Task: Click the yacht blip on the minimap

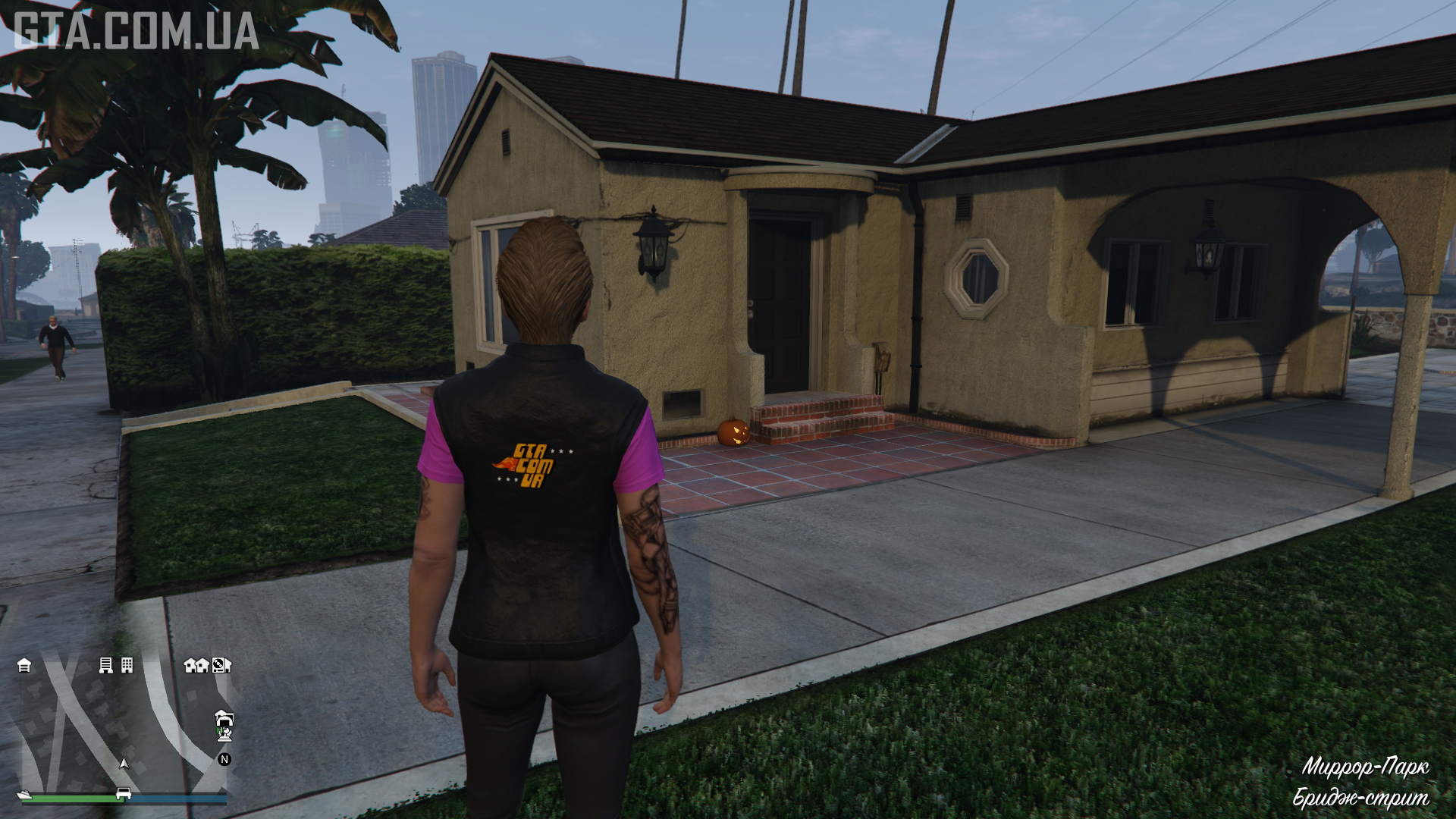Action: coord(25,795)
